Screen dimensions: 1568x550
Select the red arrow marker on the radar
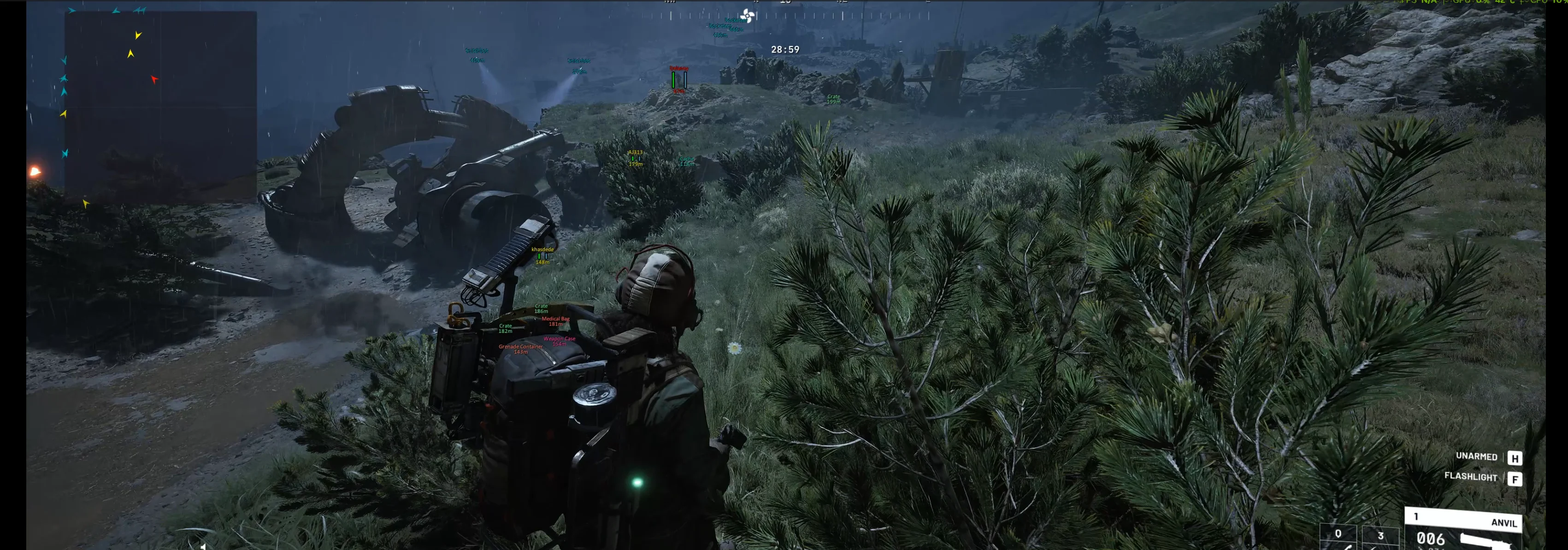tap(154, 79)
